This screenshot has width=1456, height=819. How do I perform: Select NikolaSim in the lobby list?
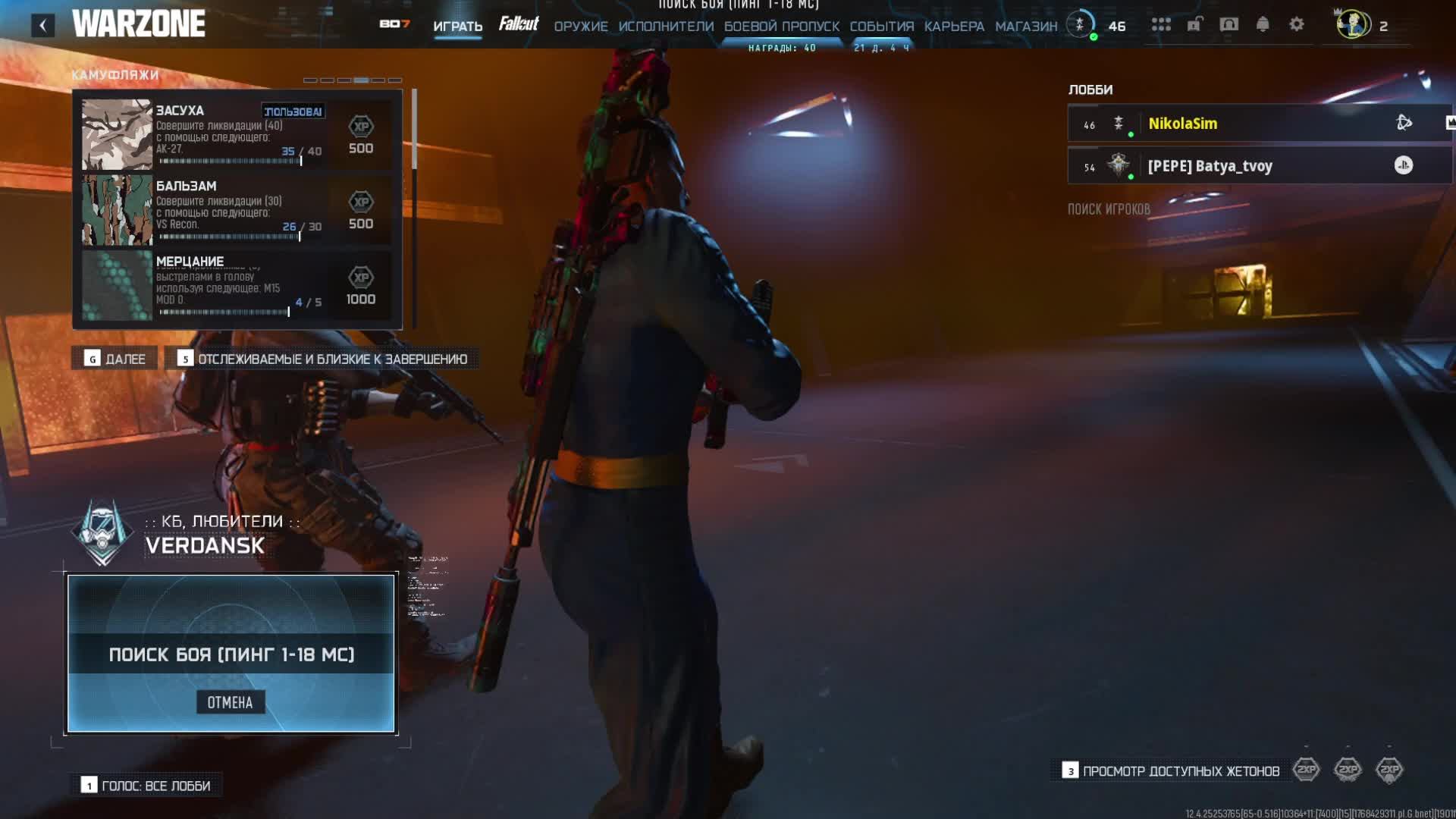coord(1259,124)
